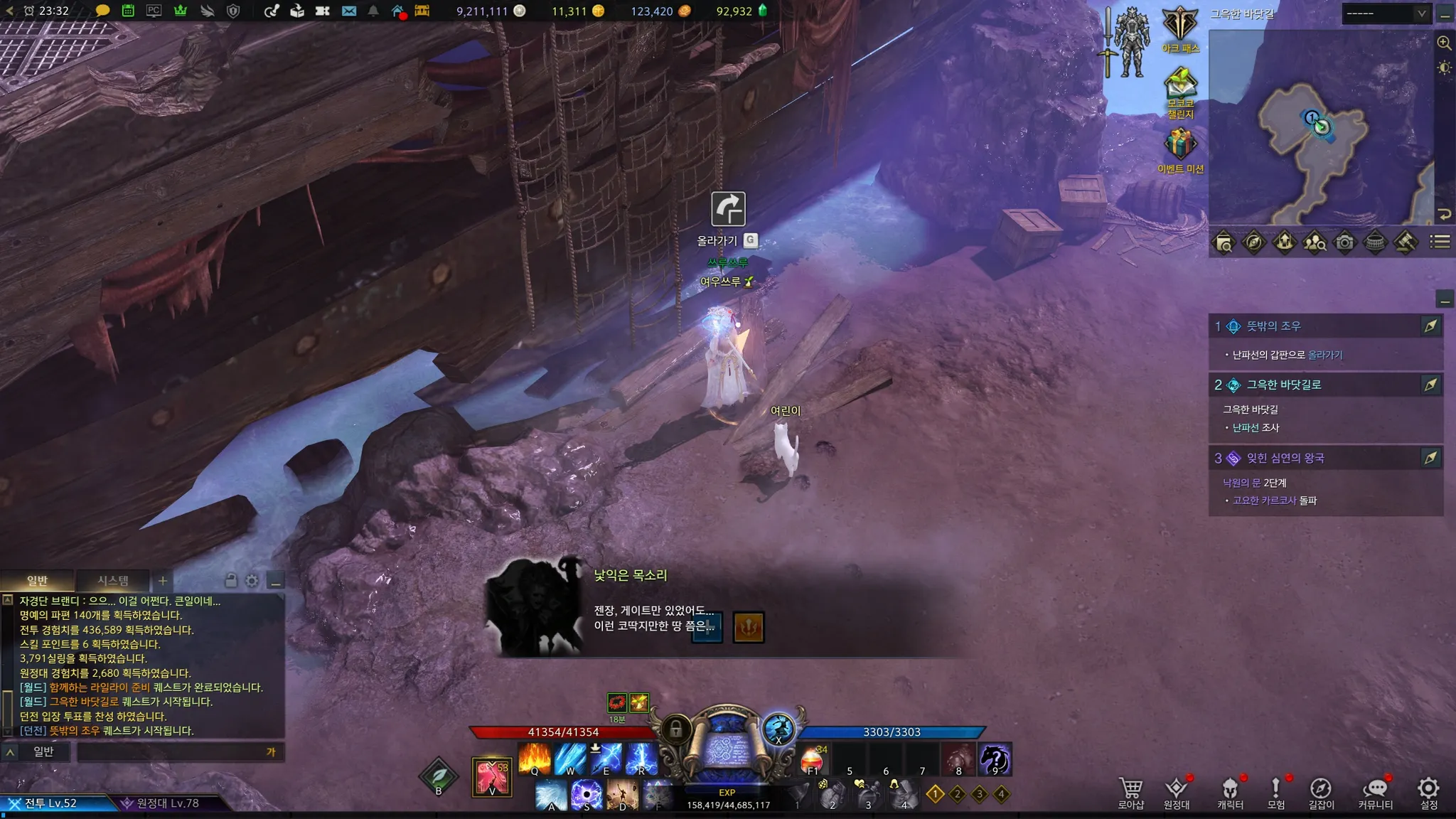Activate the fire skill on Q slot

534,759
